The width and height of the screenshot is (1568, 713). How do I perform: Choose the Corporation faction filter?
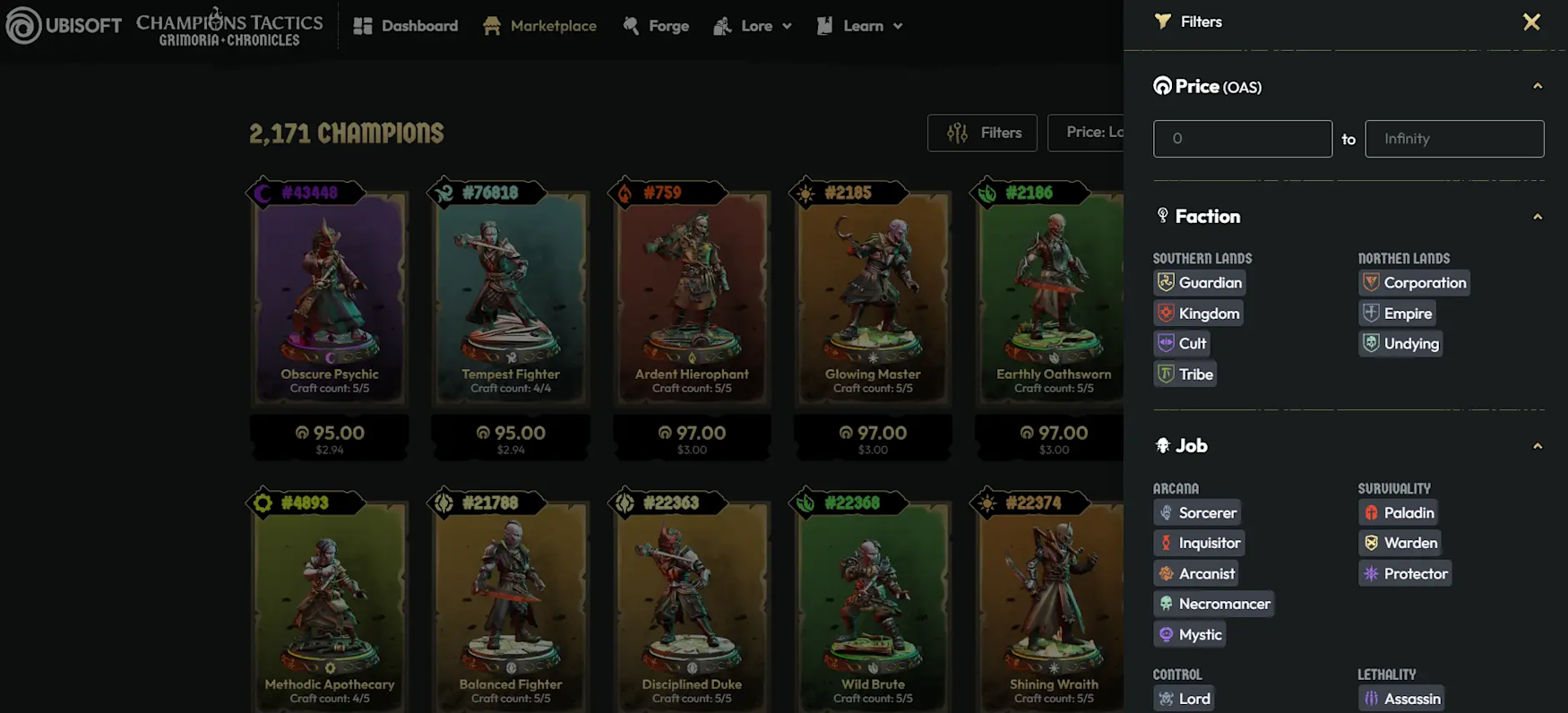point(1414,283)
